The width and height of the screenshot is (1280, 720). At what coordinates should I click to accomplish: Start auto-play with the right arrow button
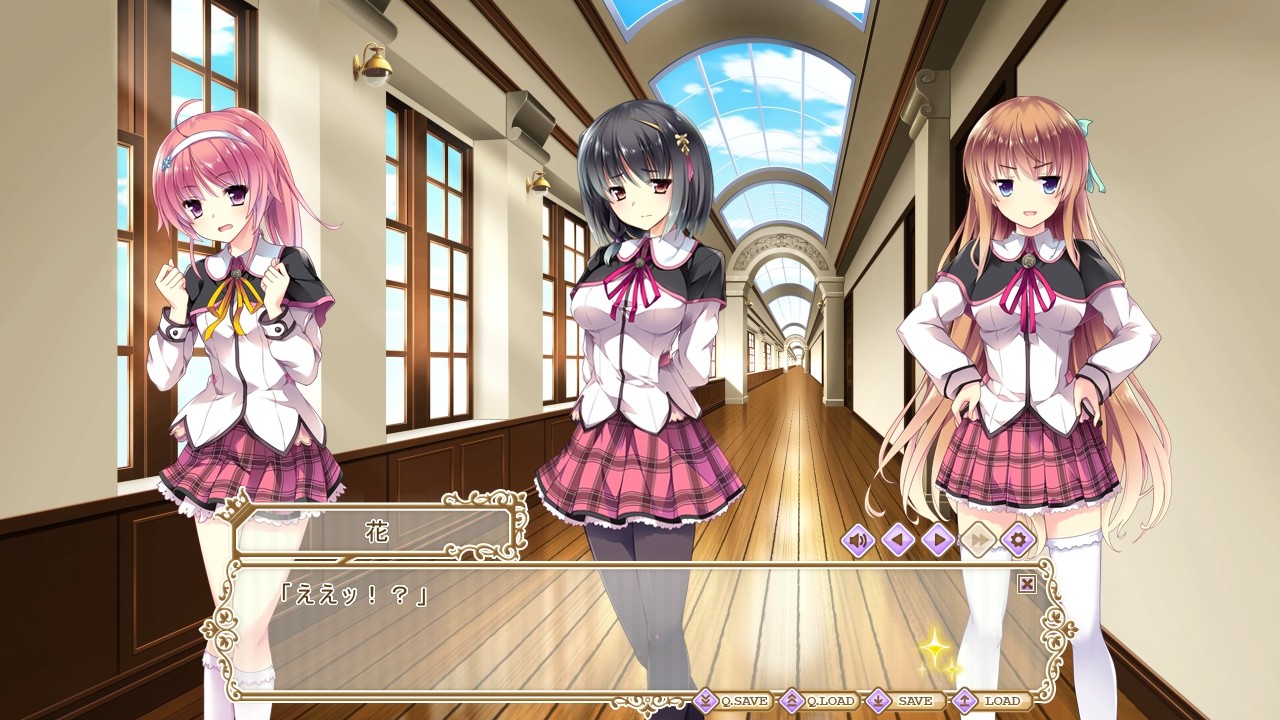pos(938,541)
